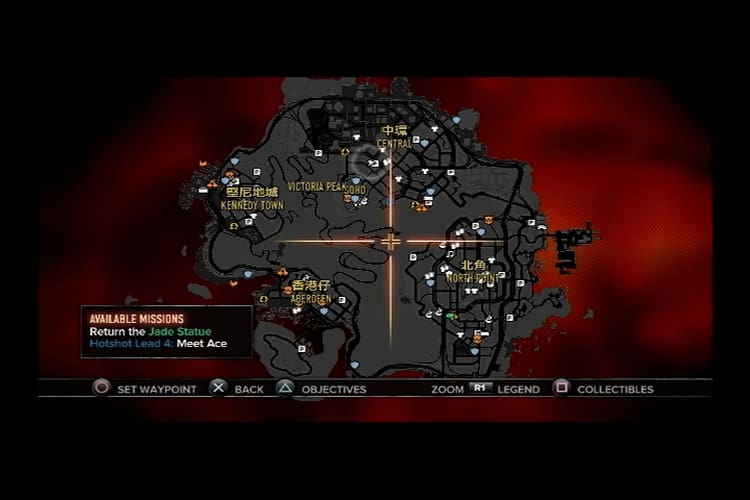Click the map crosshair cursor center
The image size is (750, 500).
pos(391,241)
